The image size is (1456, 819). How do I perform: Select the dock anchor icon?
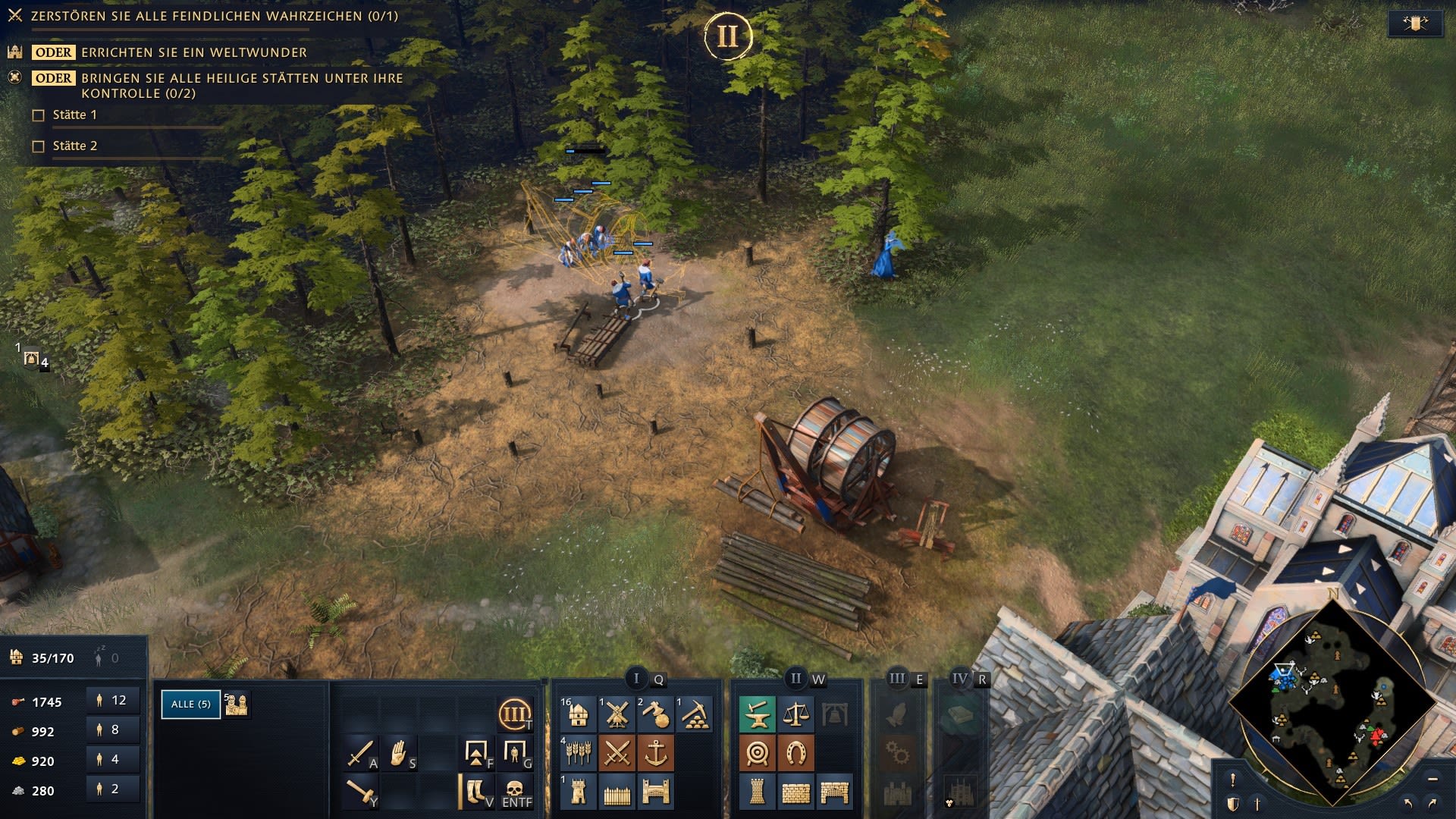tap(655, 753)
